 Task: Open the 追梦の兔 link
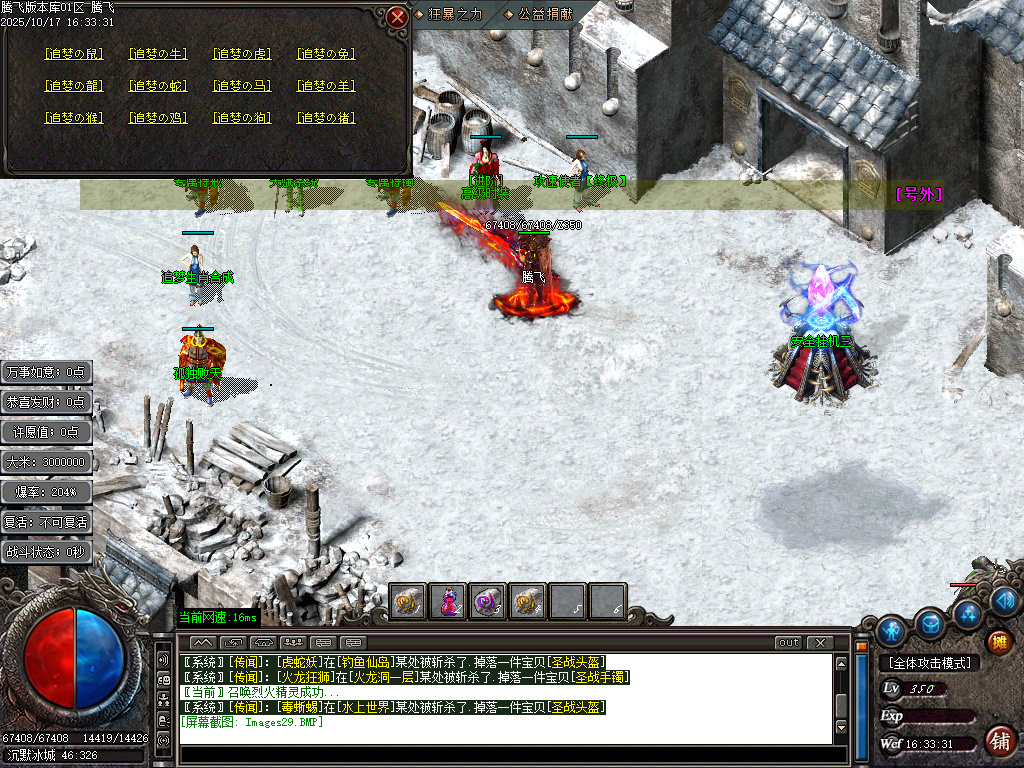(326, 54)
